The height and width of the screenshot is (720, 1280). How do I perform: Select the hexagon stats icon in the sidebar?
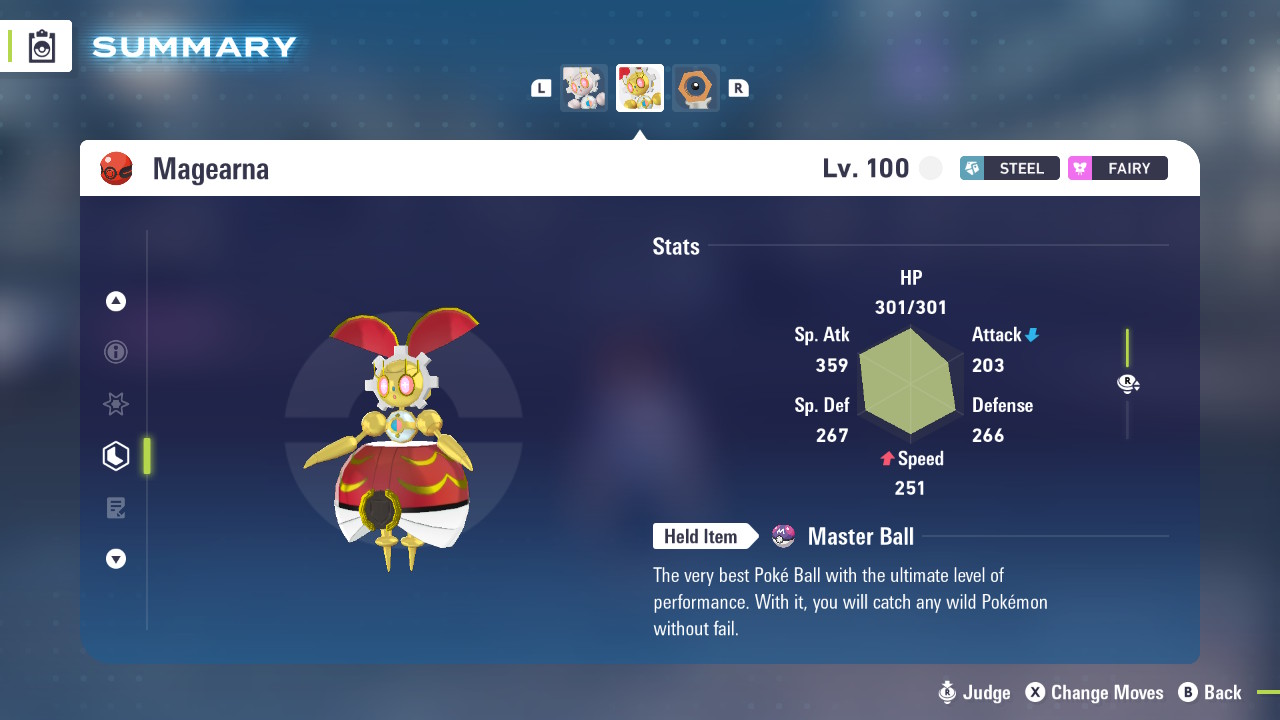point(115,455)
